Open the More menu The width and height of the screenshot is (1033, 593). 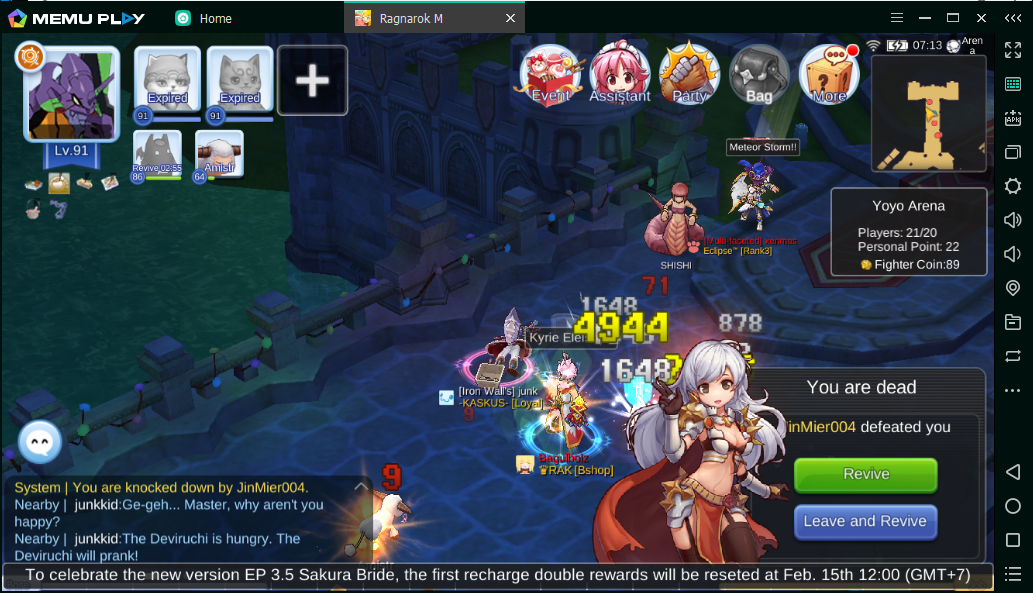pyautogui.click(x=829, y=74)
